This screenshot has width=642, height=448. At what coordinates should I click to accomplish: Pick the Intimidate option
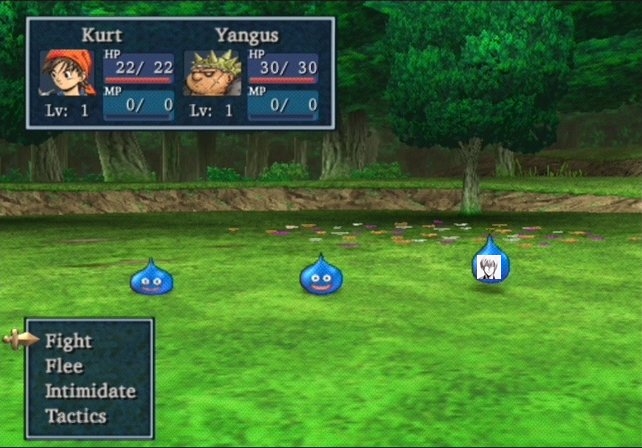point(90,391)
